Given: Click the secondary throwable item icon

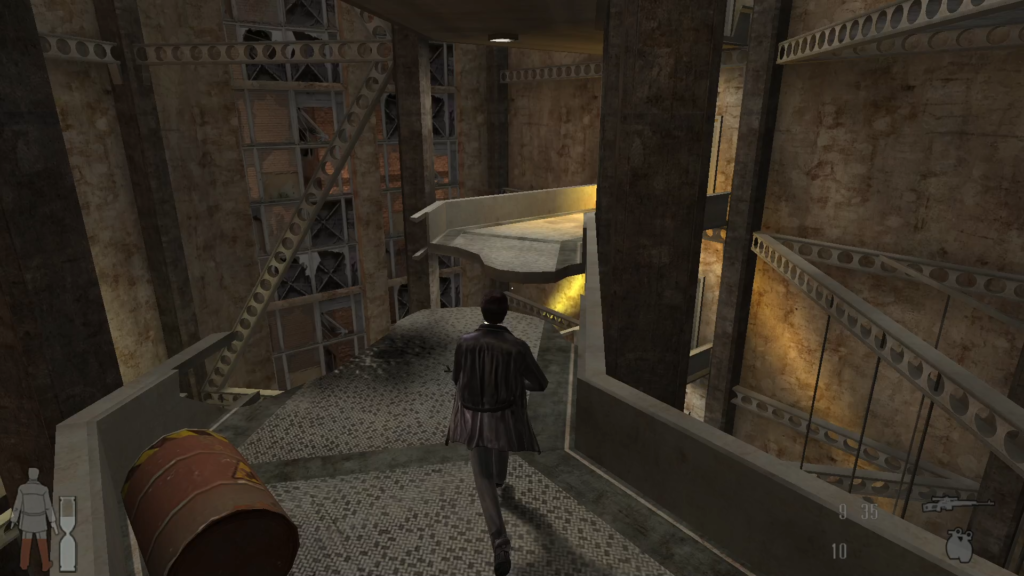Looking at the screenshot, I should [x=958, y=544].
